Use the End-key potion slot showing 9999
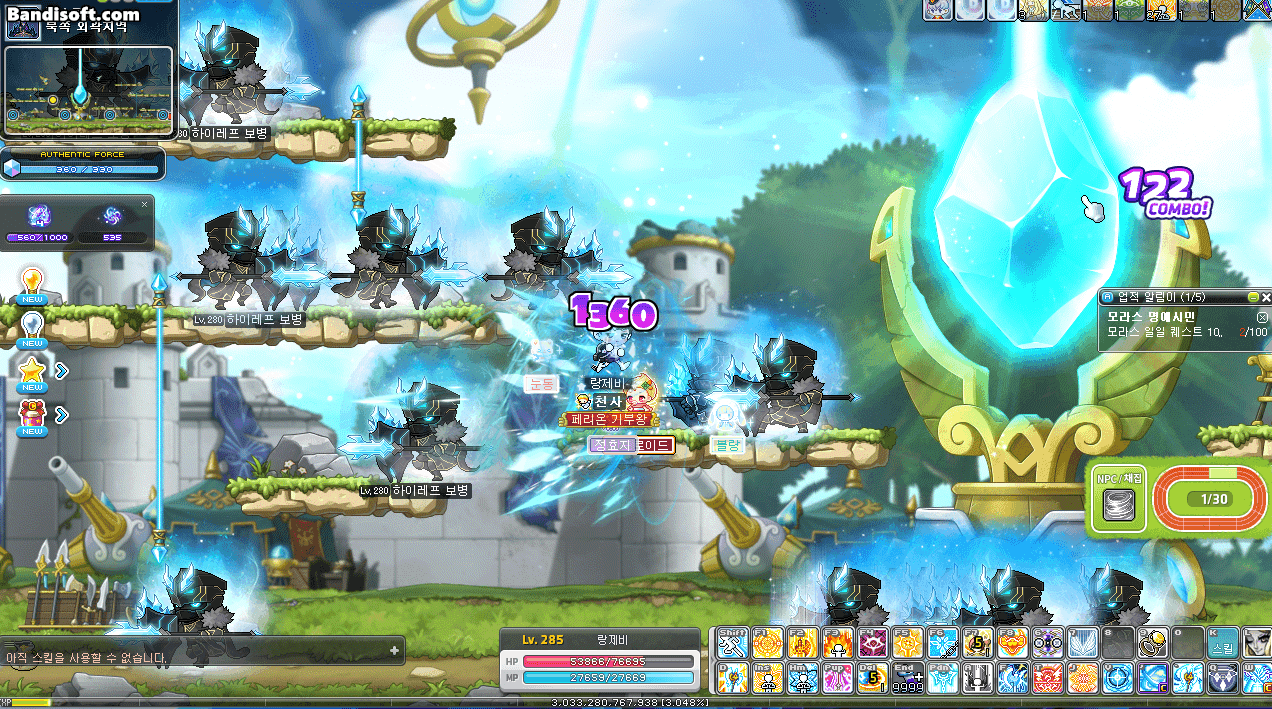1272x709 pixels. click(905, 678)
